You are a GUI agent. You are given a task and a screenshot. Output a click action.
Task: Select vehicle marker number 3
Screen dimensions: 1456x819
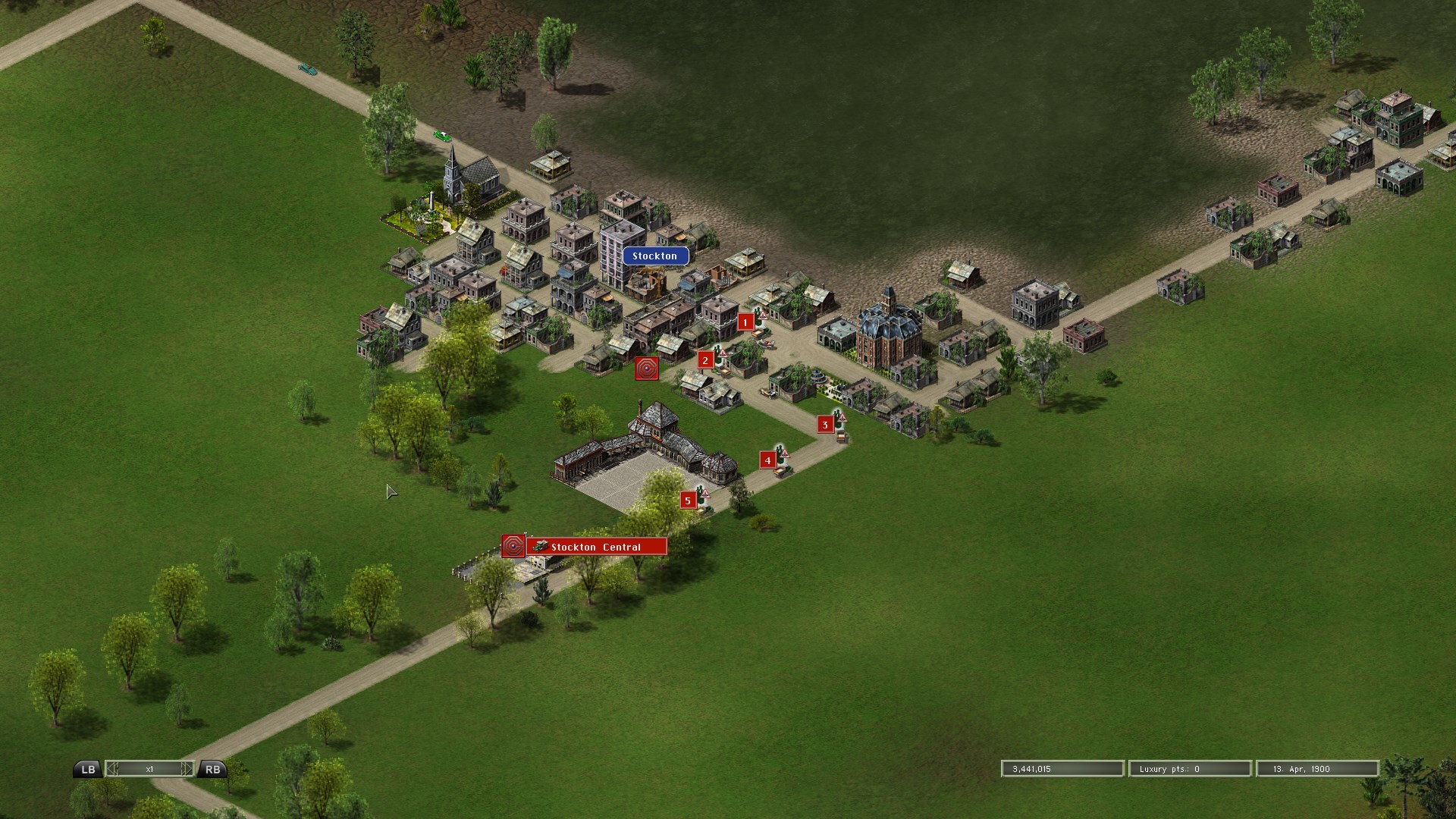coord(825,425)
